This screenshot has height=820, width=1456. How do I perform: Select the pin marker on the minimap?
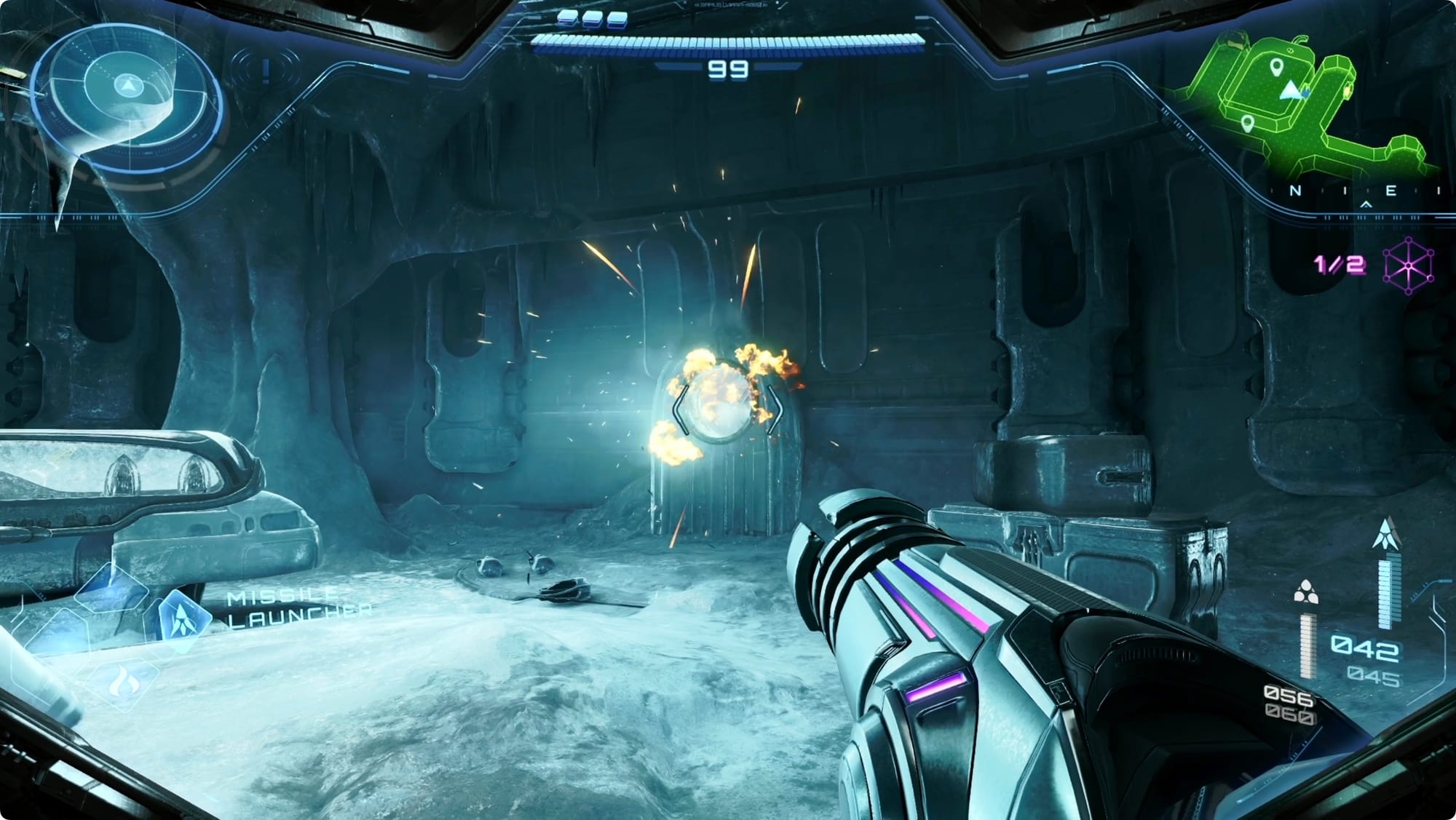tap(1276, 69)
